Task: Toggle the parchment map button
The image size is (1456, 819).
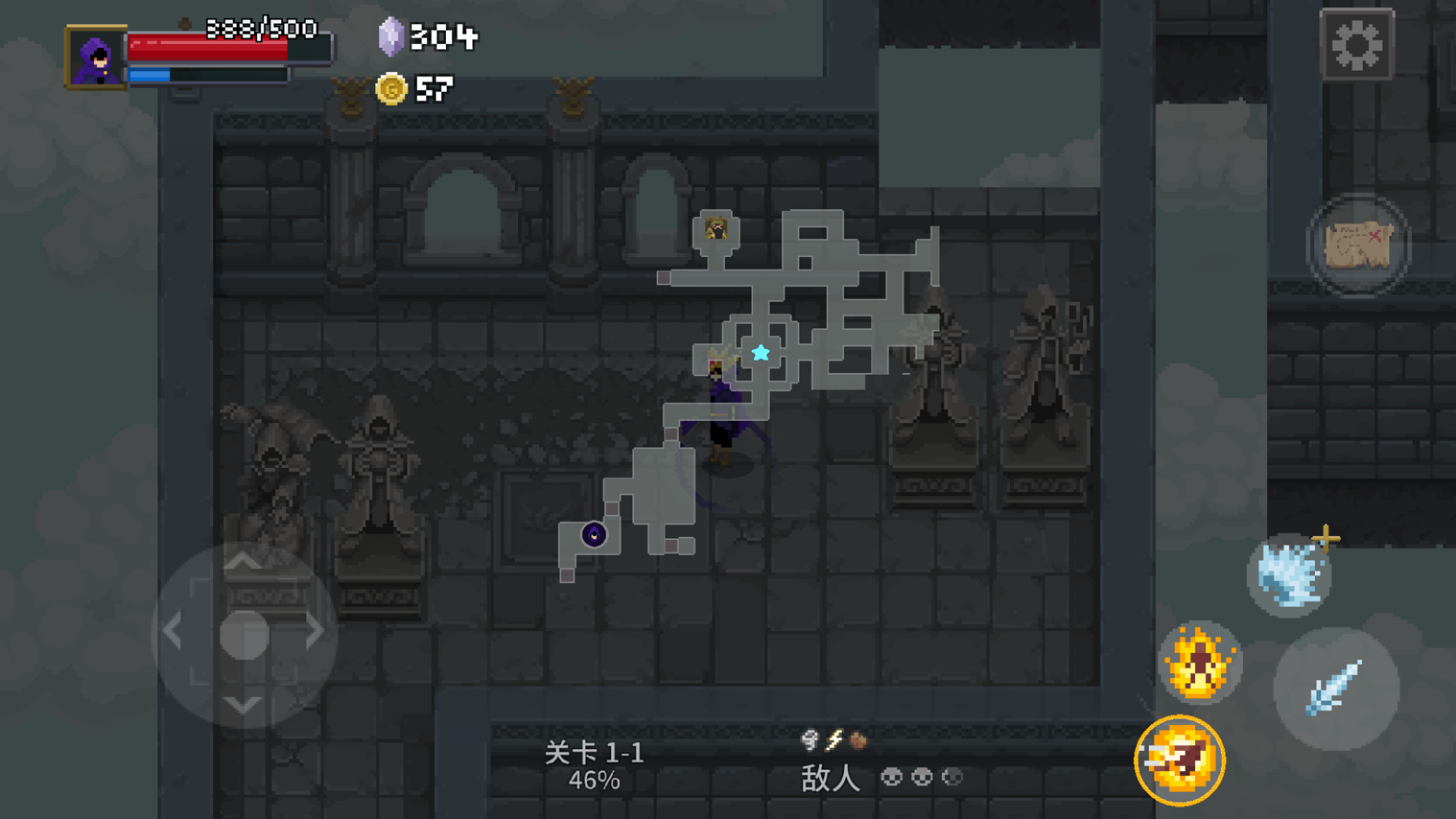Action: 1358,244
